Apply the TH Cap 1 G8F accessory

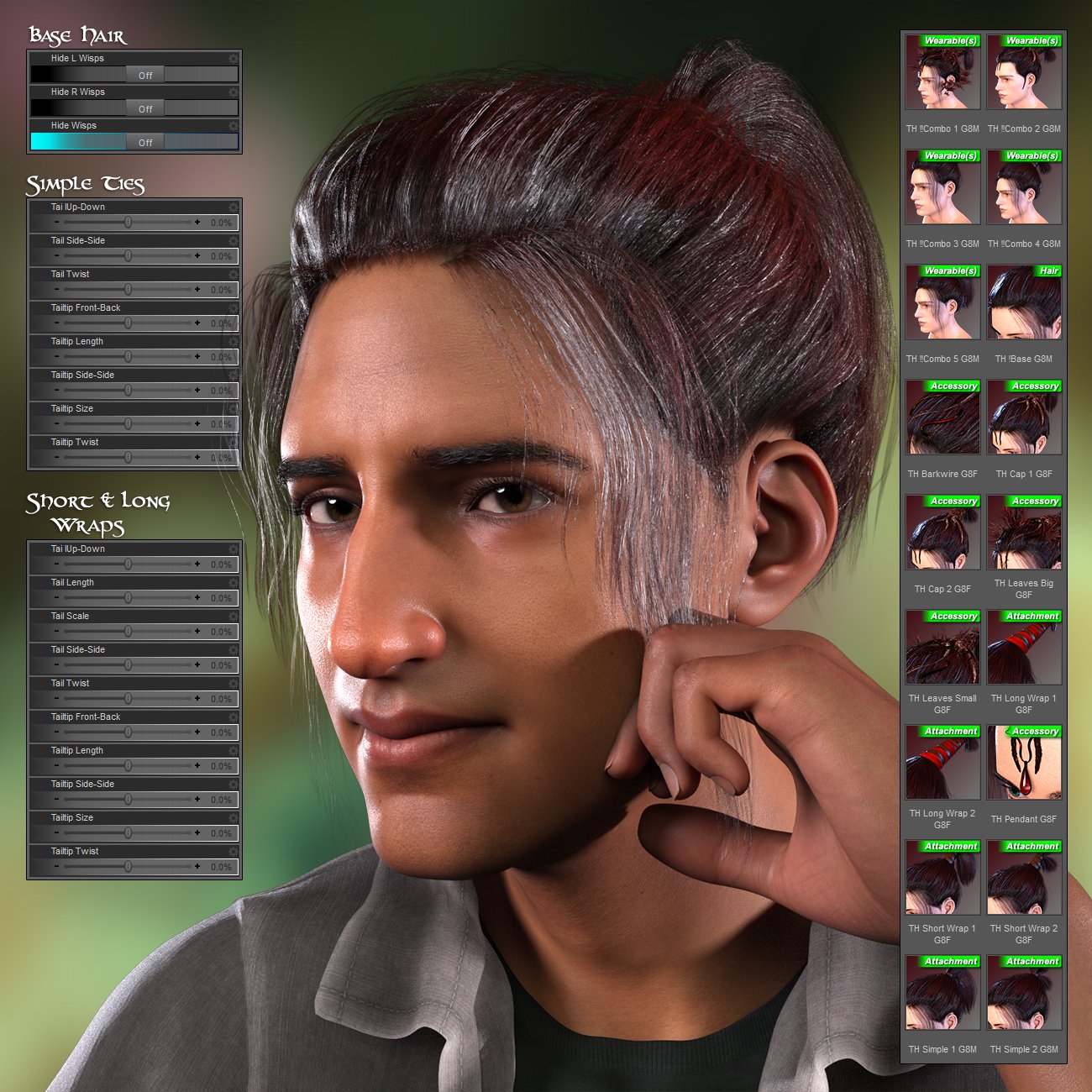(x=1024, y=417)
